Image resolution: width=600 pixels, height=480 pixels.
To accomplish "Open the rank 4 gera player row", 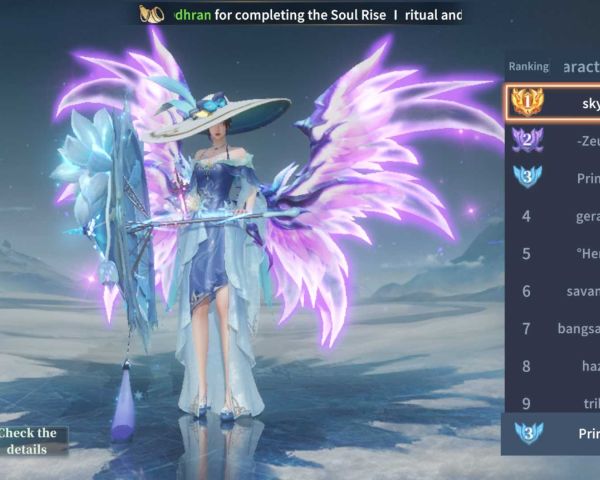I will pyautogui.click(x=553, y=216).
